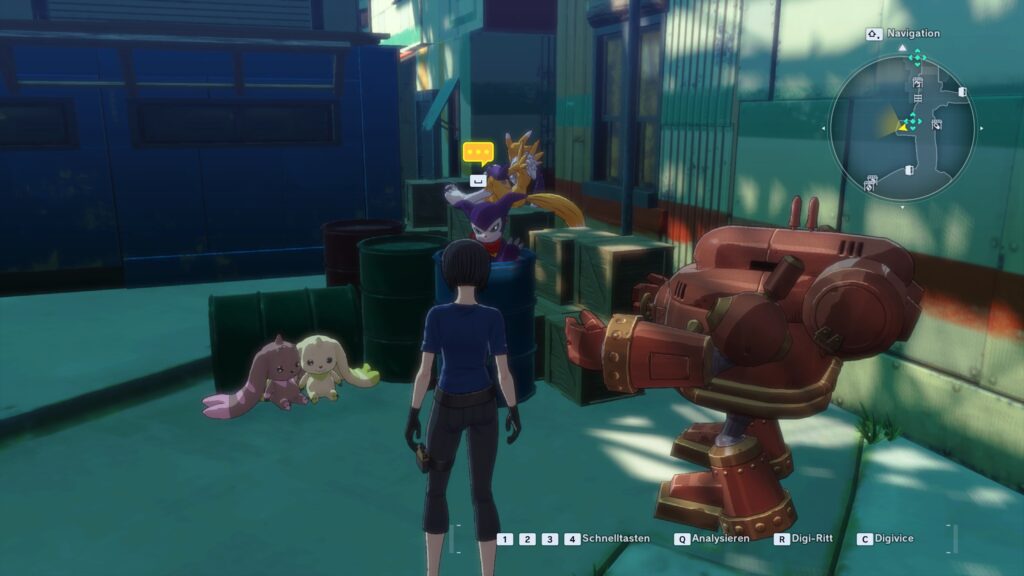Select the stairs icon on the minimap
This screenshot has height=576, width=1024.
[x=918, y=97]
